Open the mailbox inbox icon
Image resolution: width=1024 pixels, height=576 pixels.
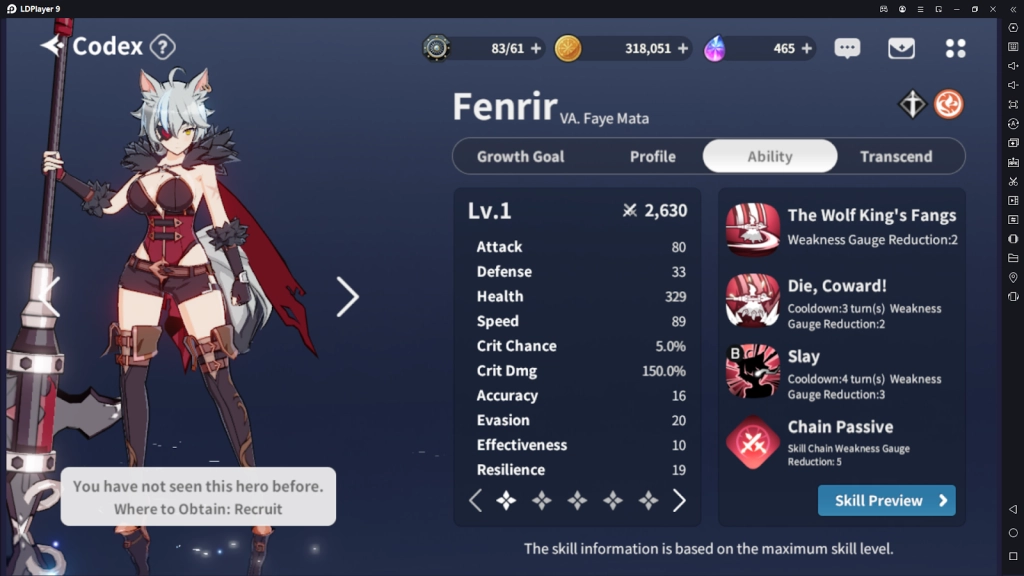[x=901, y=48]
